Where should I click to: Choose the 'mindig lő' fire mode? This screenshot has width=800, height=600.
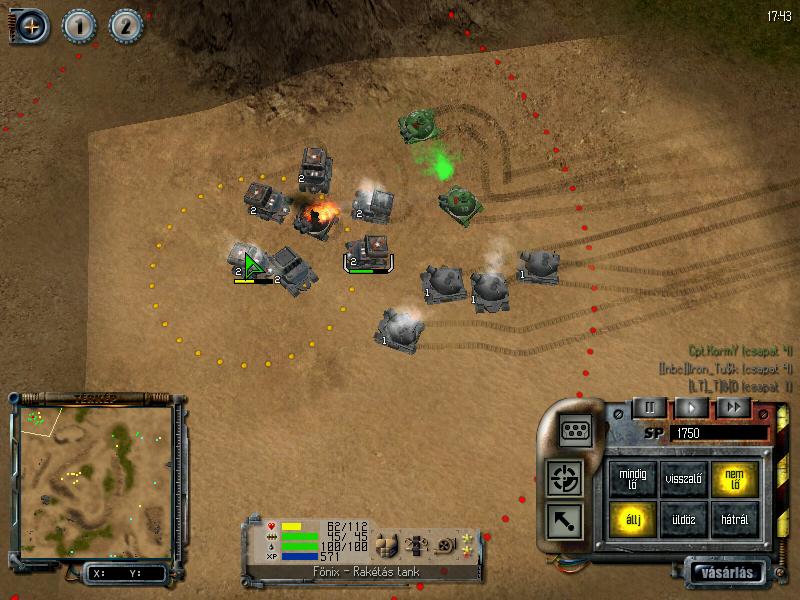[631, 478]
